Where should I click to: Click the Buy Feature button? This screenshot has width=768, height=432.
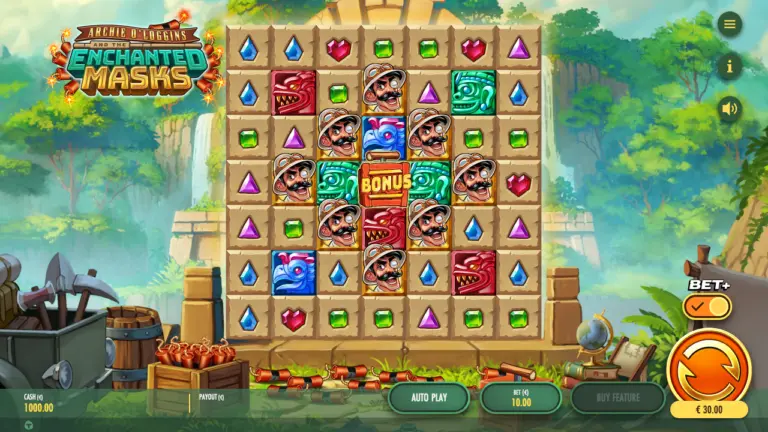[x=617, y=397]
